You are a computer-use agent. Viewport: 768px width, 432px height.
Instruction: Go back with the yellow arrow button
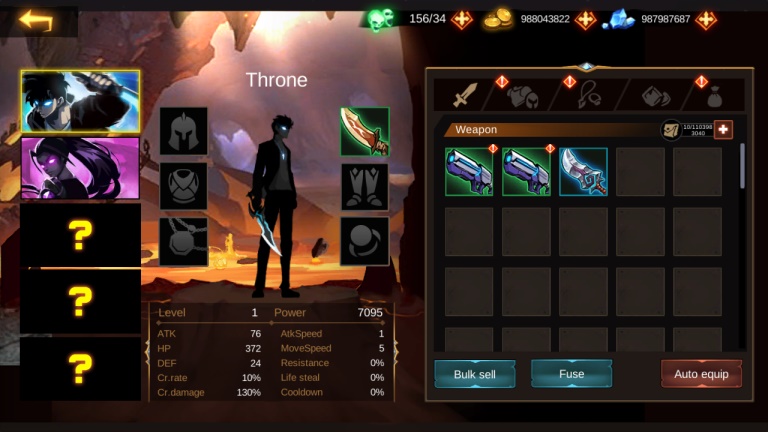tap(37, 20)
